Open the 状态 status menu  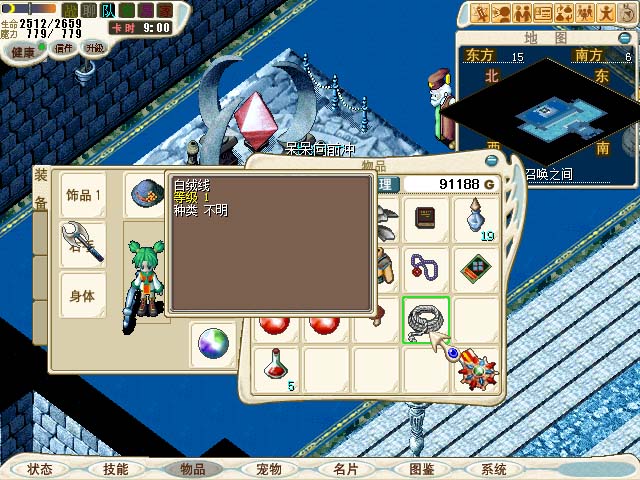tap(40, 468)
